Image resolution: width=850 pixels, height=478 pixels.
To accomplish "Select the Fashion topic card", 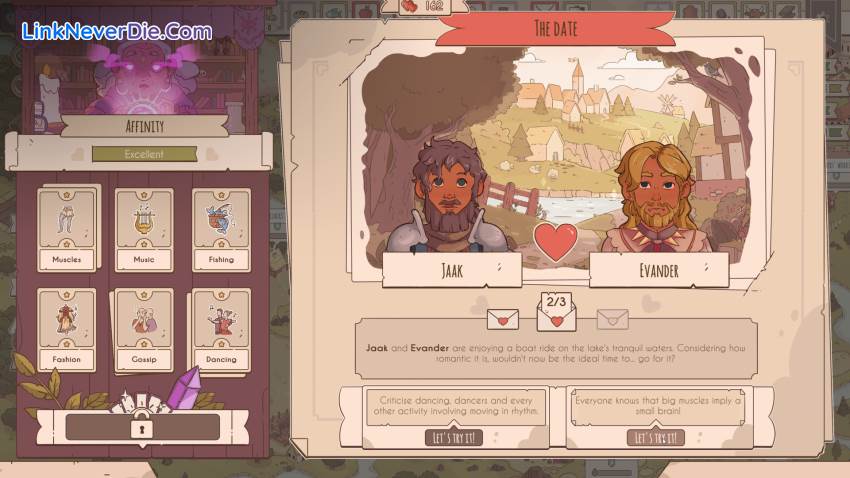I will pos(67,329).
